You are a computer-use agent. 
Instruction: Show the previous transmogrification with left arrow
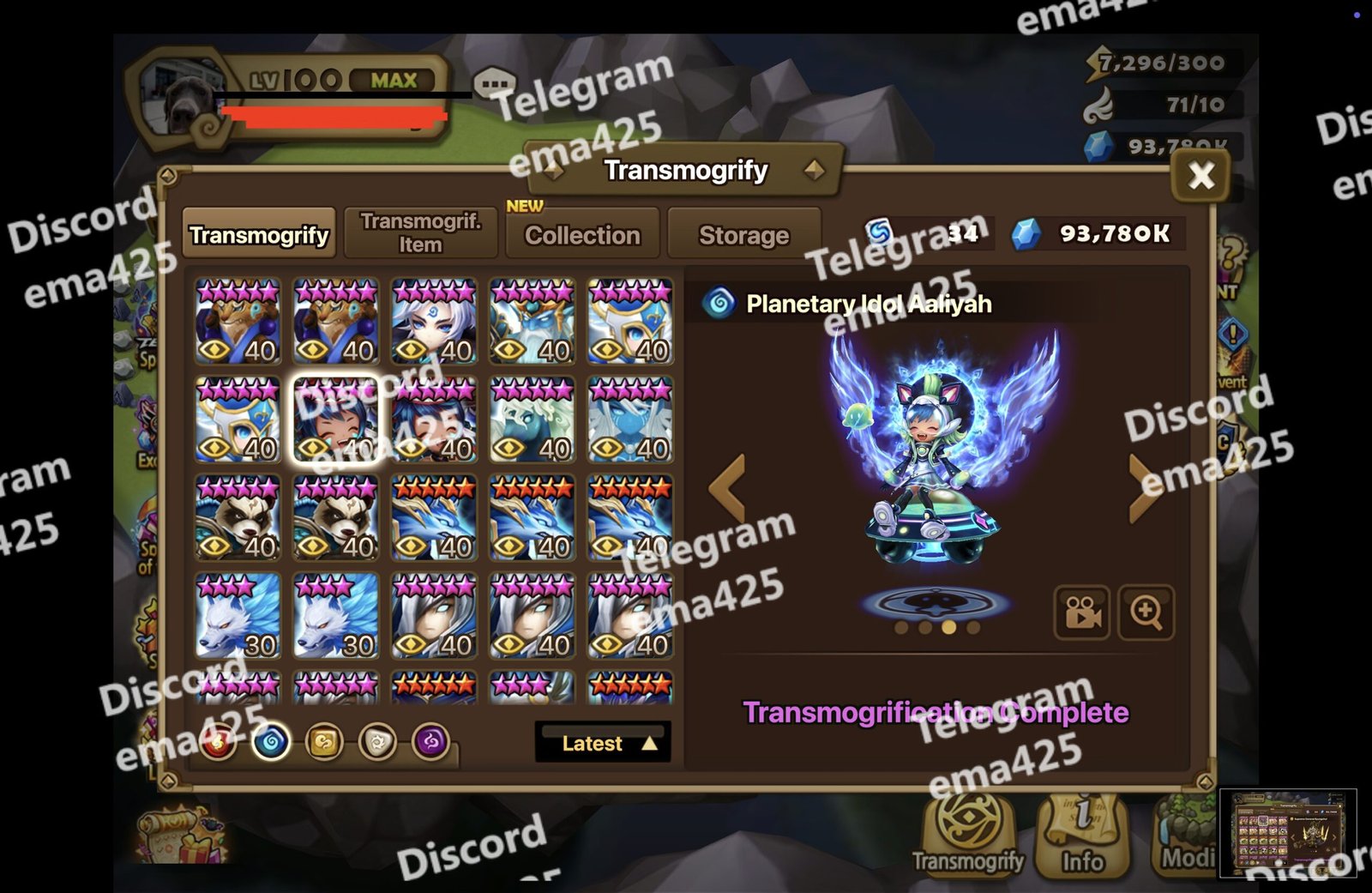point(727,487)
